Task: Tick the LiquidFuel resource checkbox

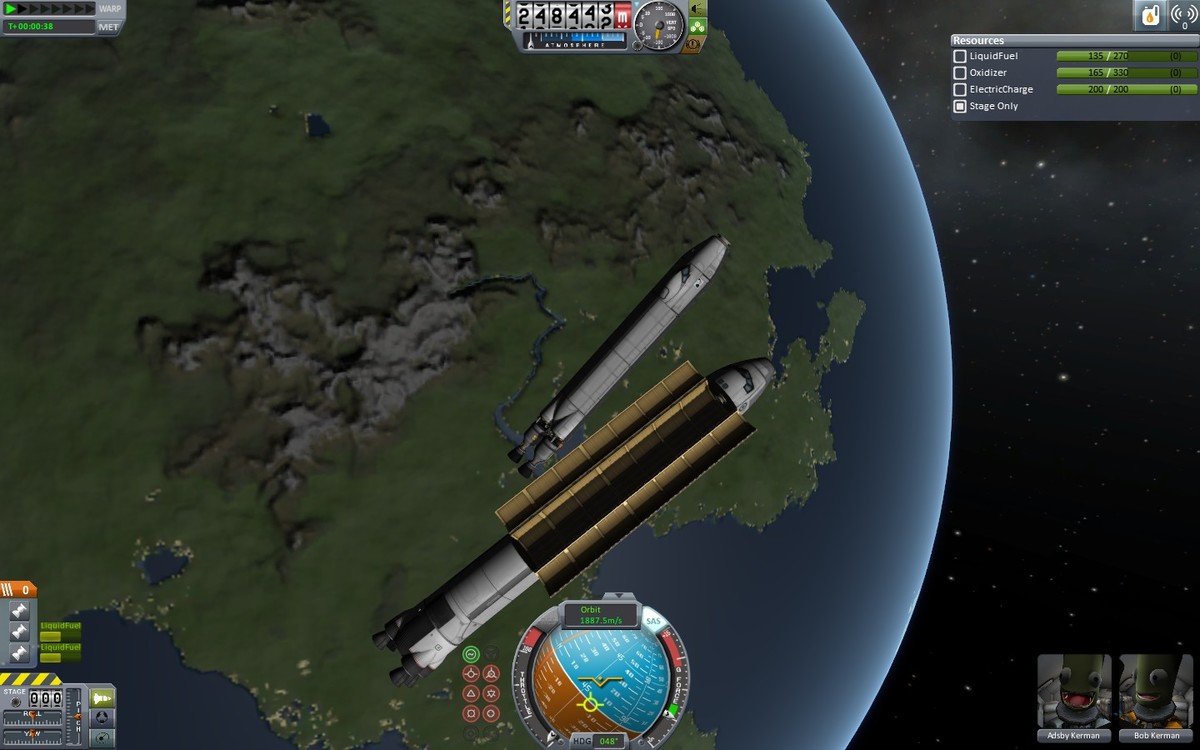Action: [960, 57]
